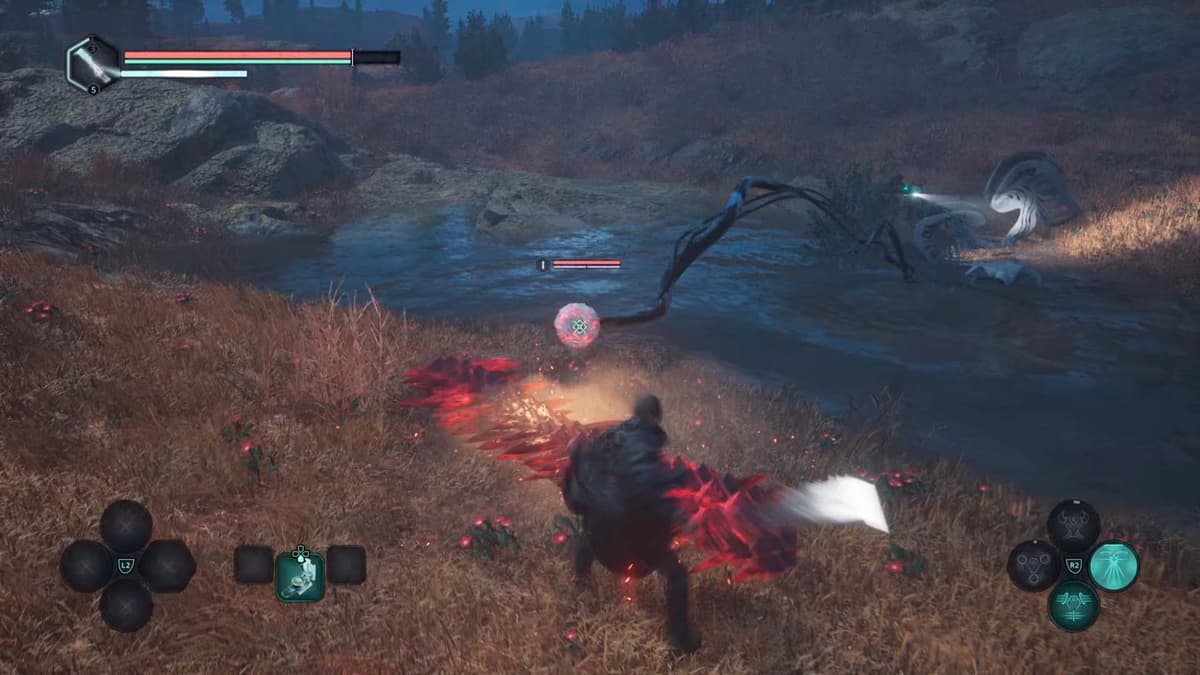Select the highlighted teal item slot

coord(300,577)
